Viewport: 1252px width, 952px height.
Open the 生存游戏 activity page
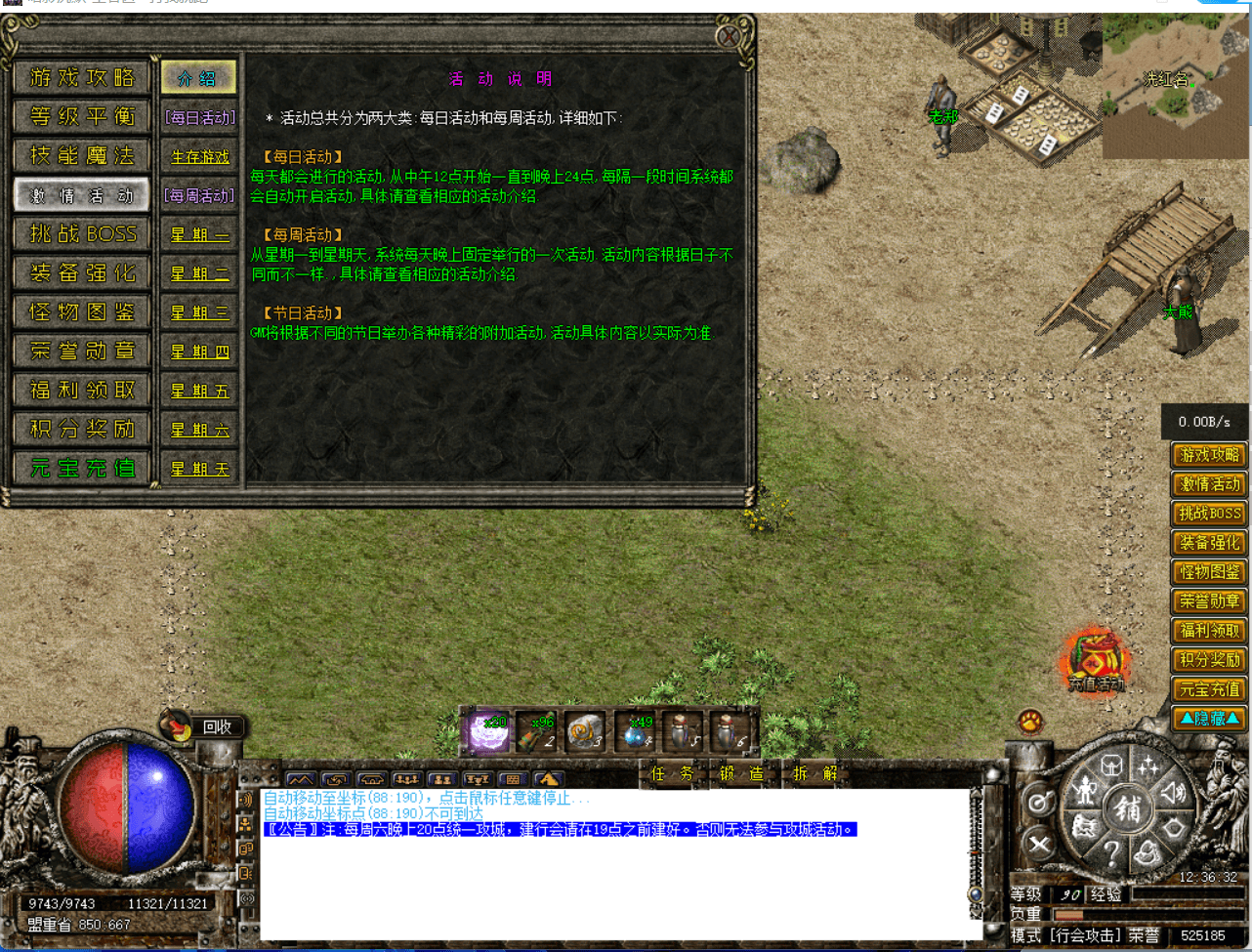(199, 156)
